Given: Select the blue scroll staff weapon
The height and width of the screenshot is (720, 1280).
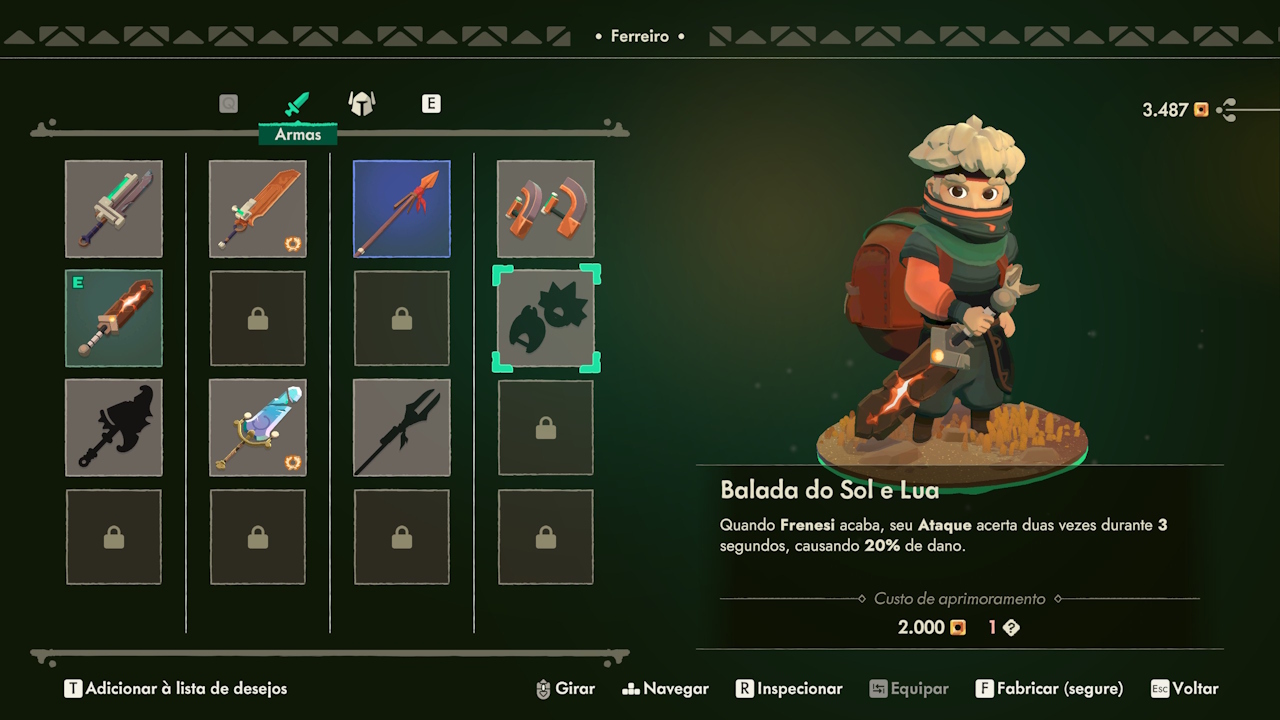Looking at the screenshot, I should [257, 427].
